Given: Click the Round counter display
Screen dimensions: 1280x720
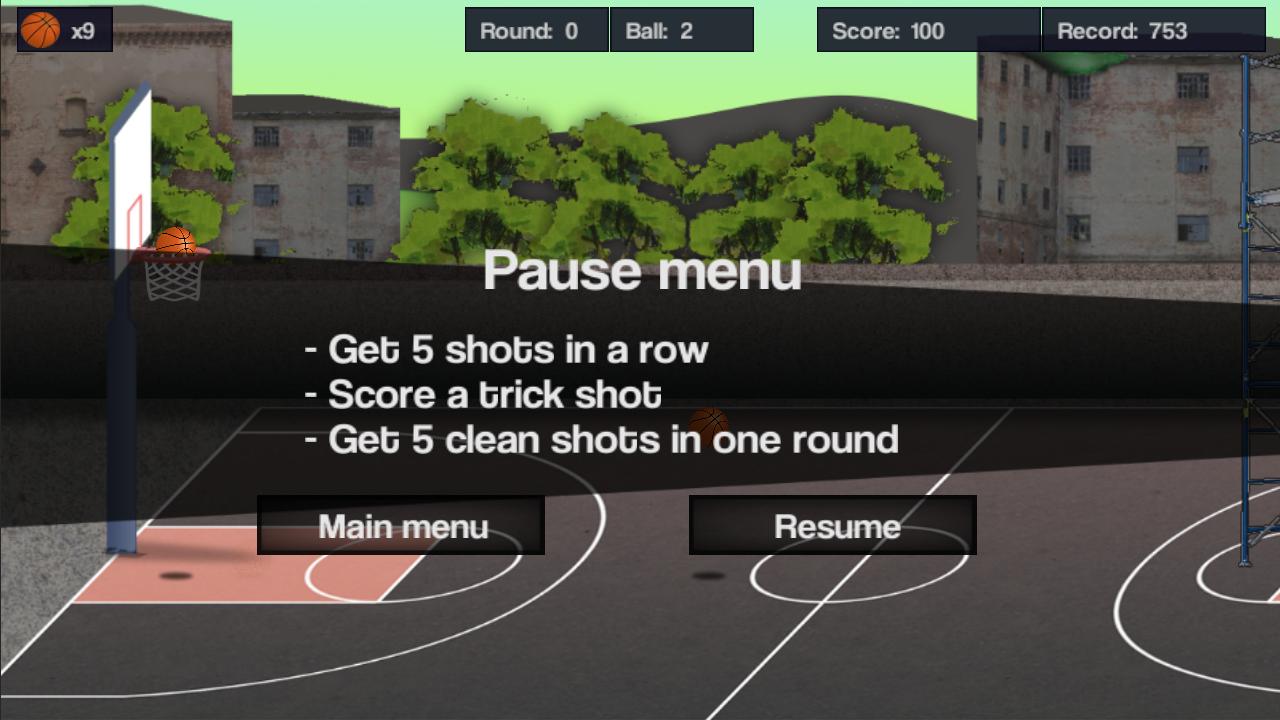Looking at the screenshot, I should click(x=536, y=29).
